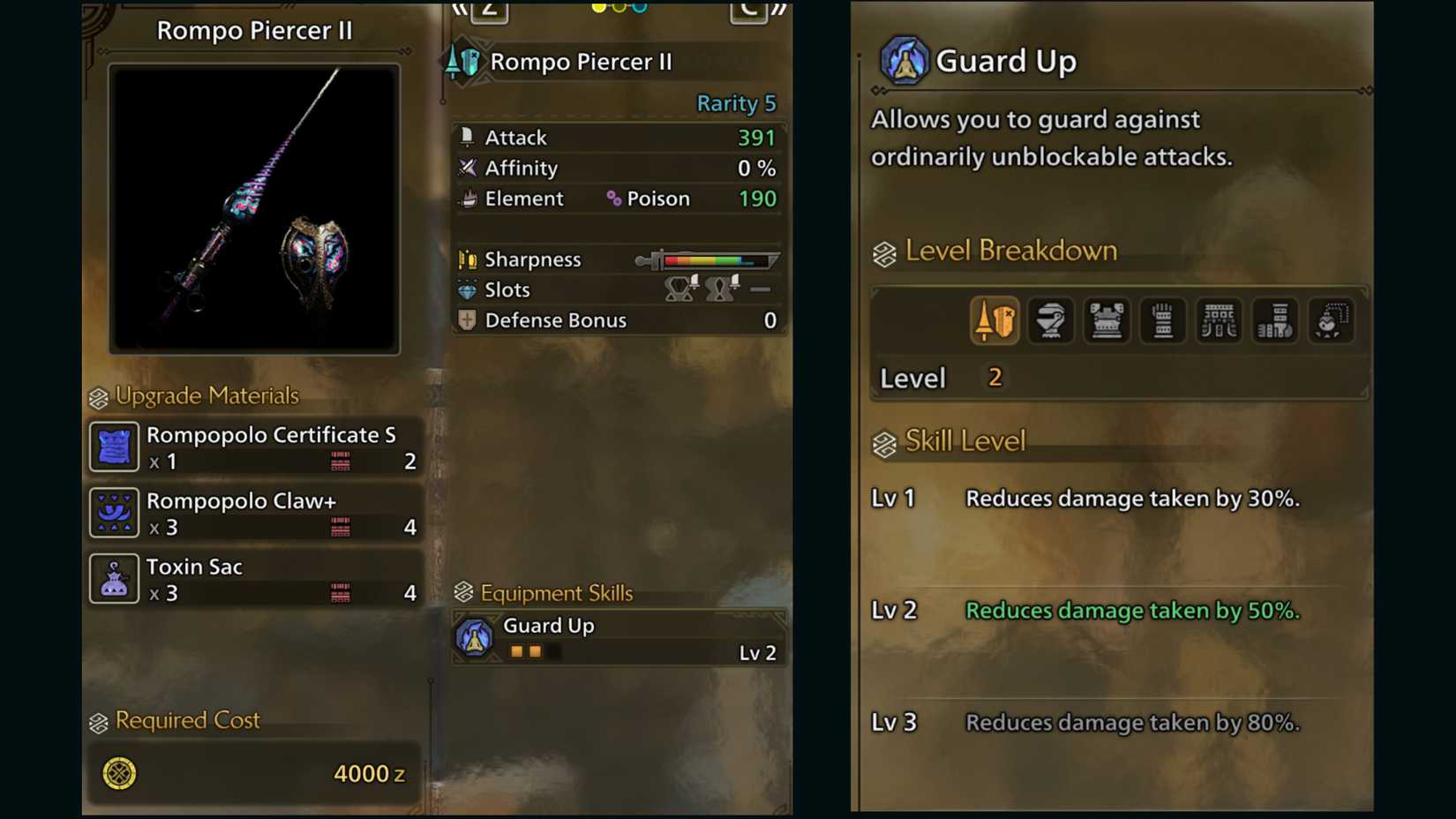Click the Toxin Sac material icon

(113, 578)
